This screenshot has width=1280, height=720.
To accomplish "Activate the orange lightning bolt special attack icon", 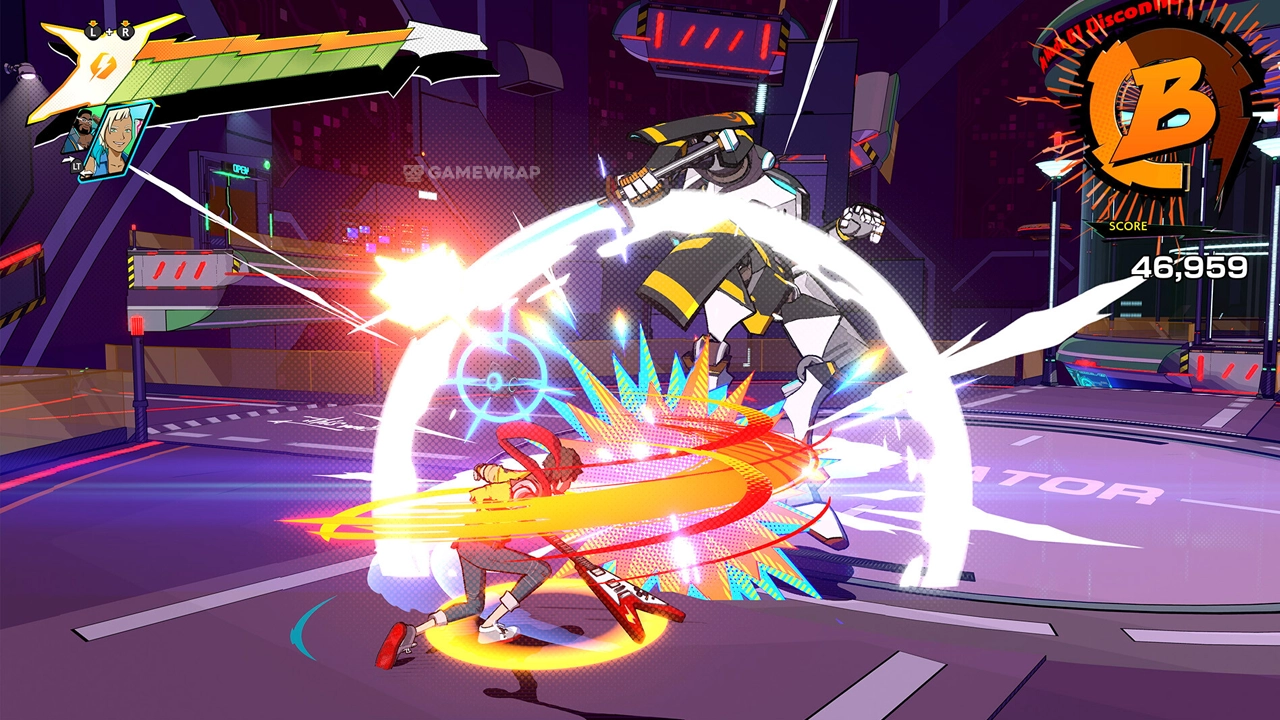I will coord(103,67).
